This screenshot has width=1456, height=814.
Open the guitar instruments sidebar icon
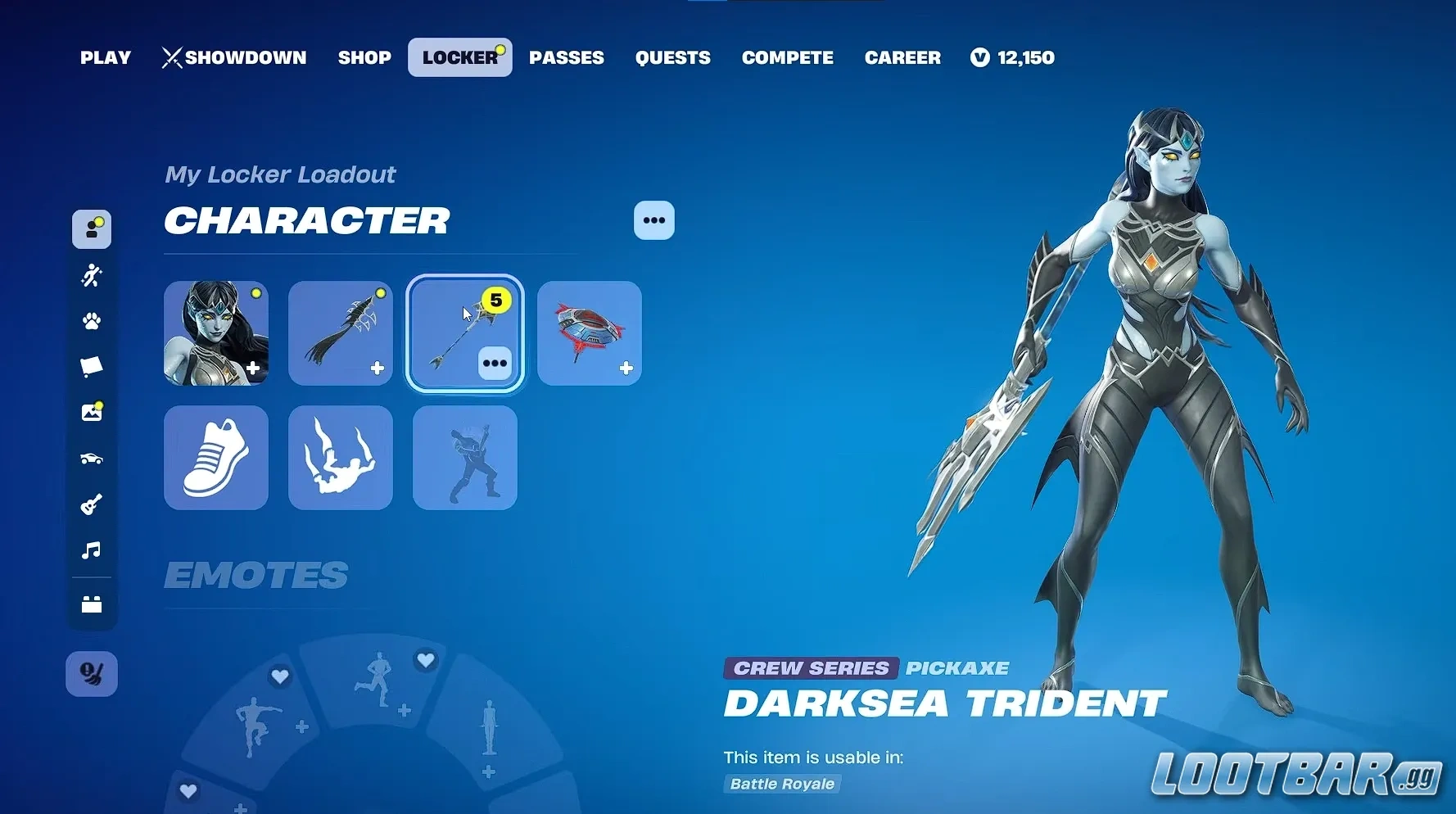[92, 504]
